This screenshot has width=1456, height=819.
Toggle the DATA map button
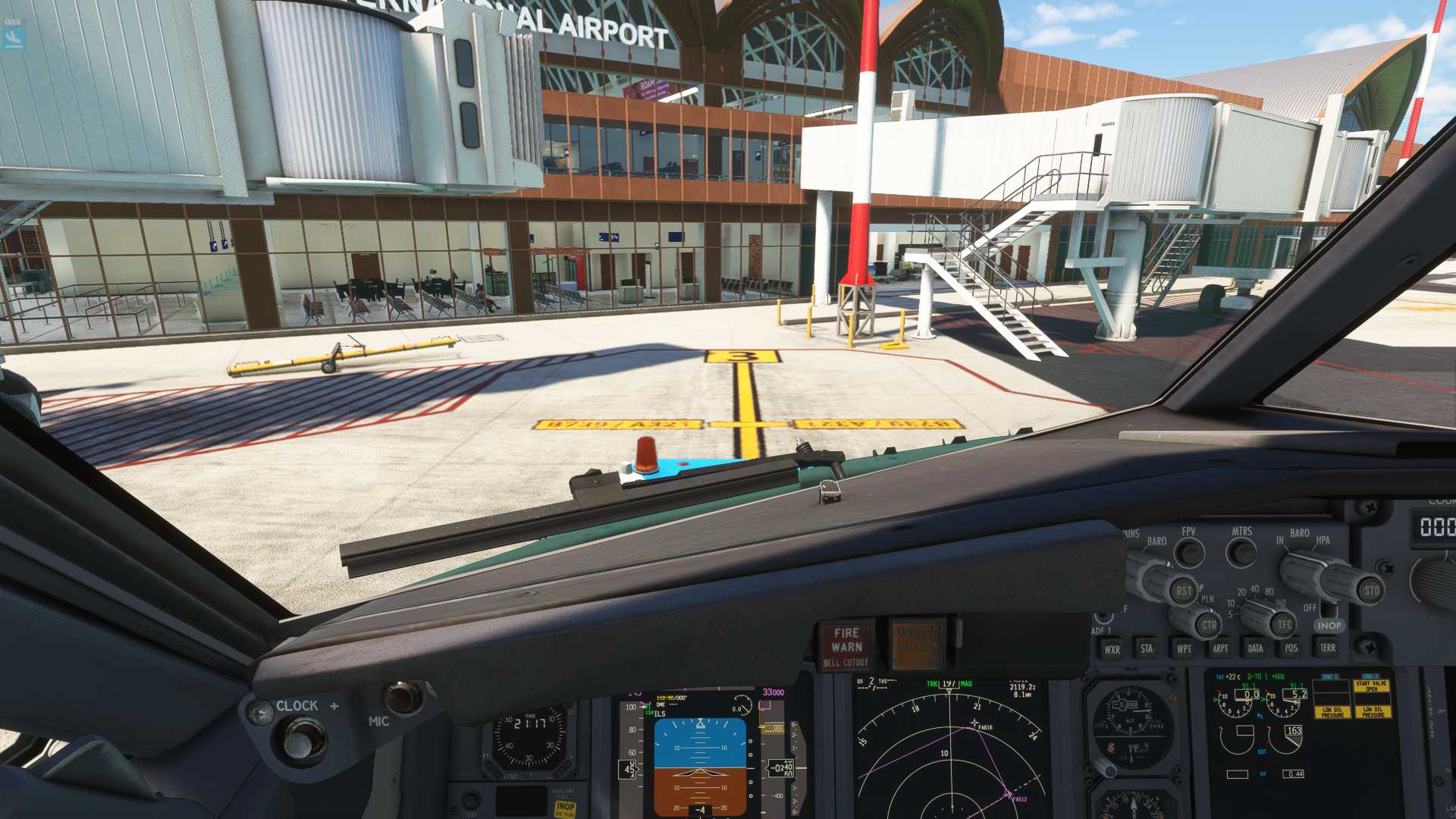(1255, 648)
